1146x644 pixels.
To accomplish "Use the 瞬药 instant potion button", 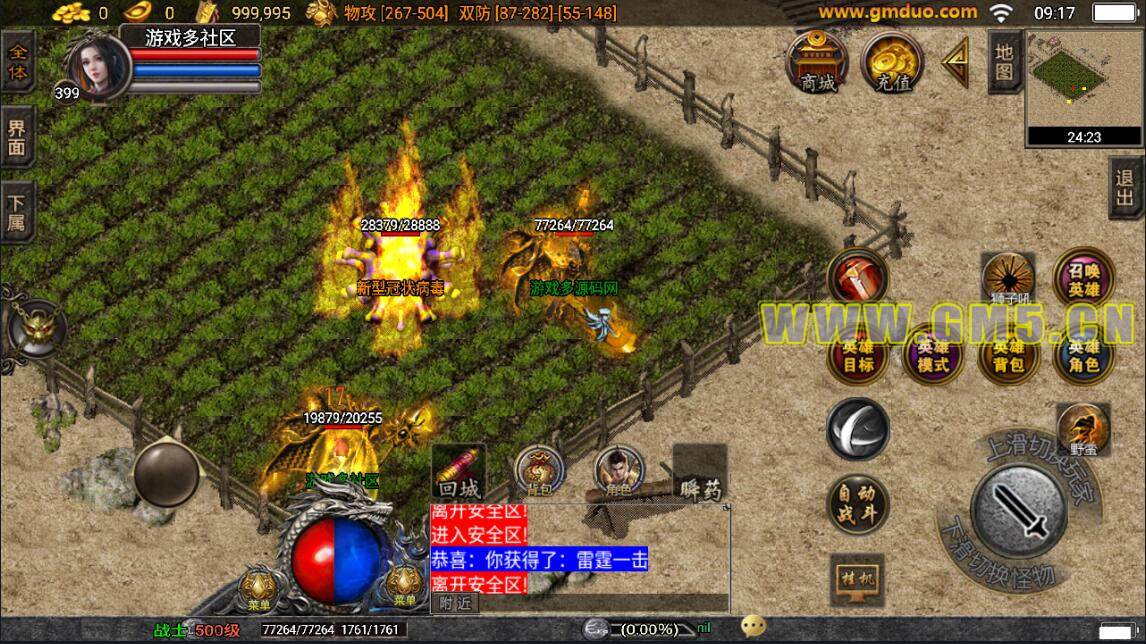I will pos(699,472).
